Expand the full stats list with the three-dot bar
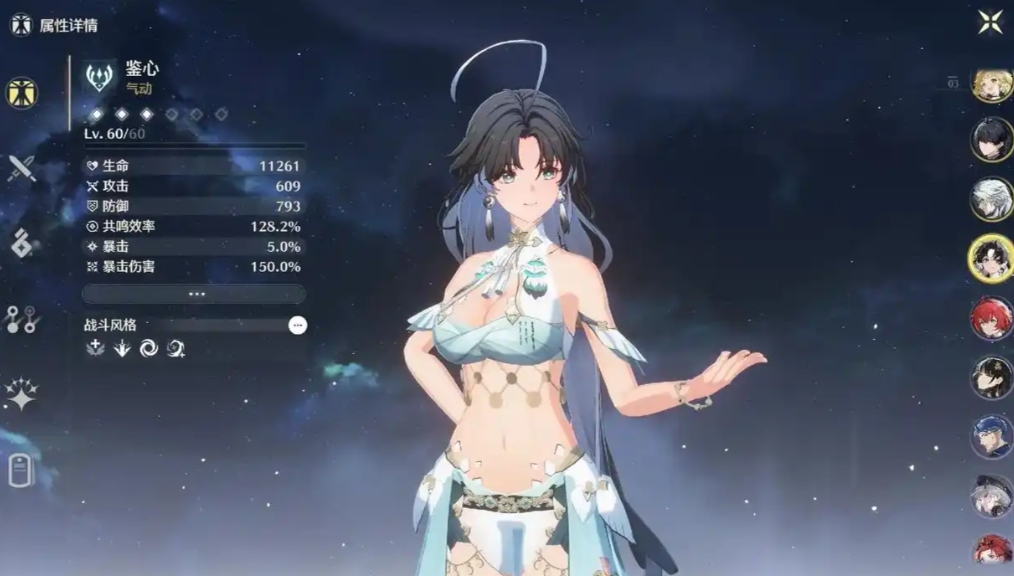 pos(194,294)
